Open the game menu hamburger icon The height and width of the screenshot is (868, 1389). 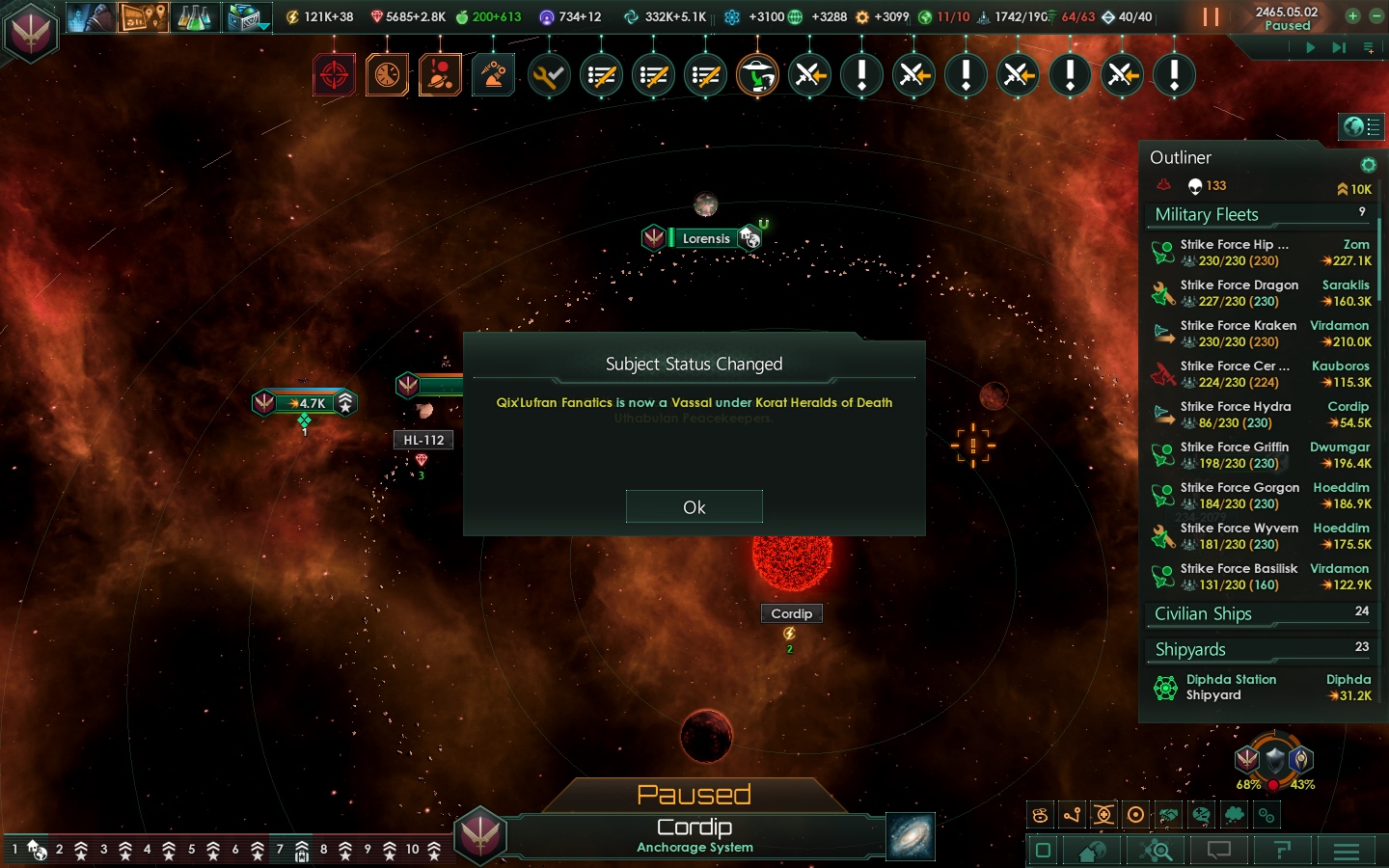coord(1347,852)
